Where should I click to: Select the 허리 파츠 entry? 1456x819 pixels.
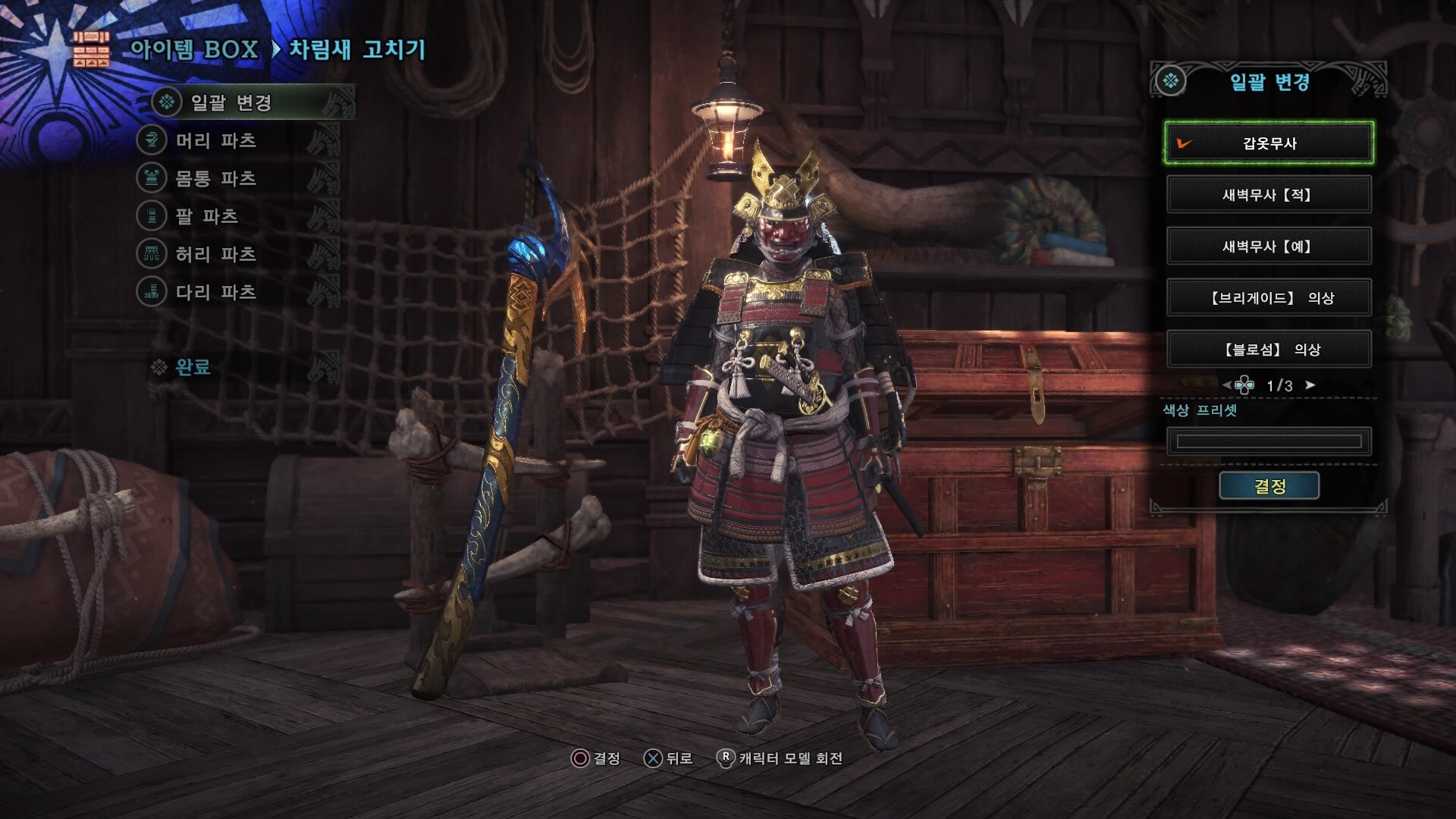216,254
